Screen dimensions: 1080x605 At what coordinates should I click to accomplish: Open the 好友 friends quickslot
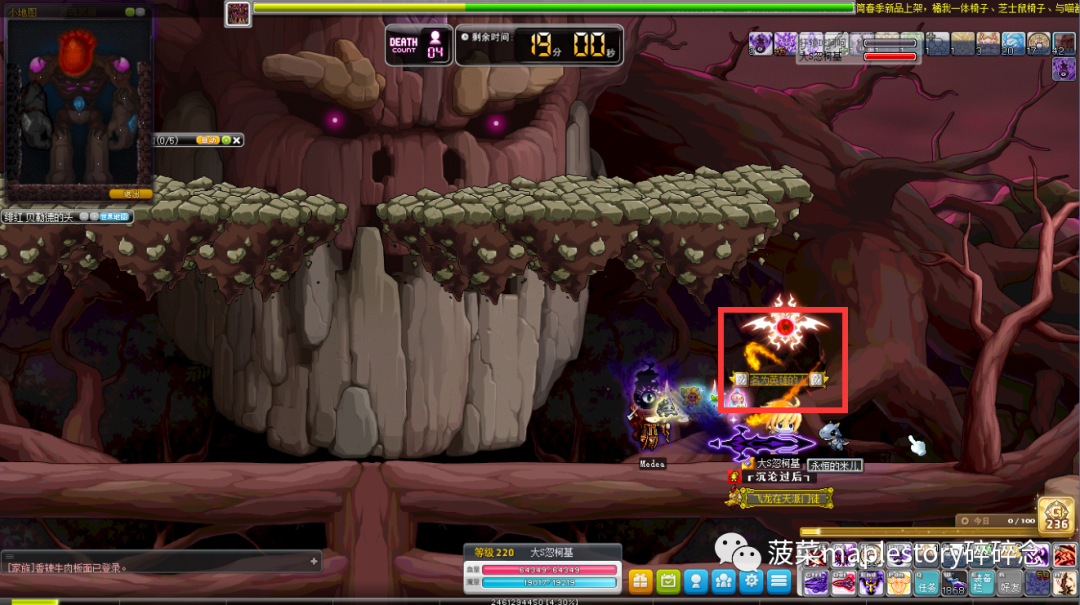pyautogui.click(x=1012, y=584)
